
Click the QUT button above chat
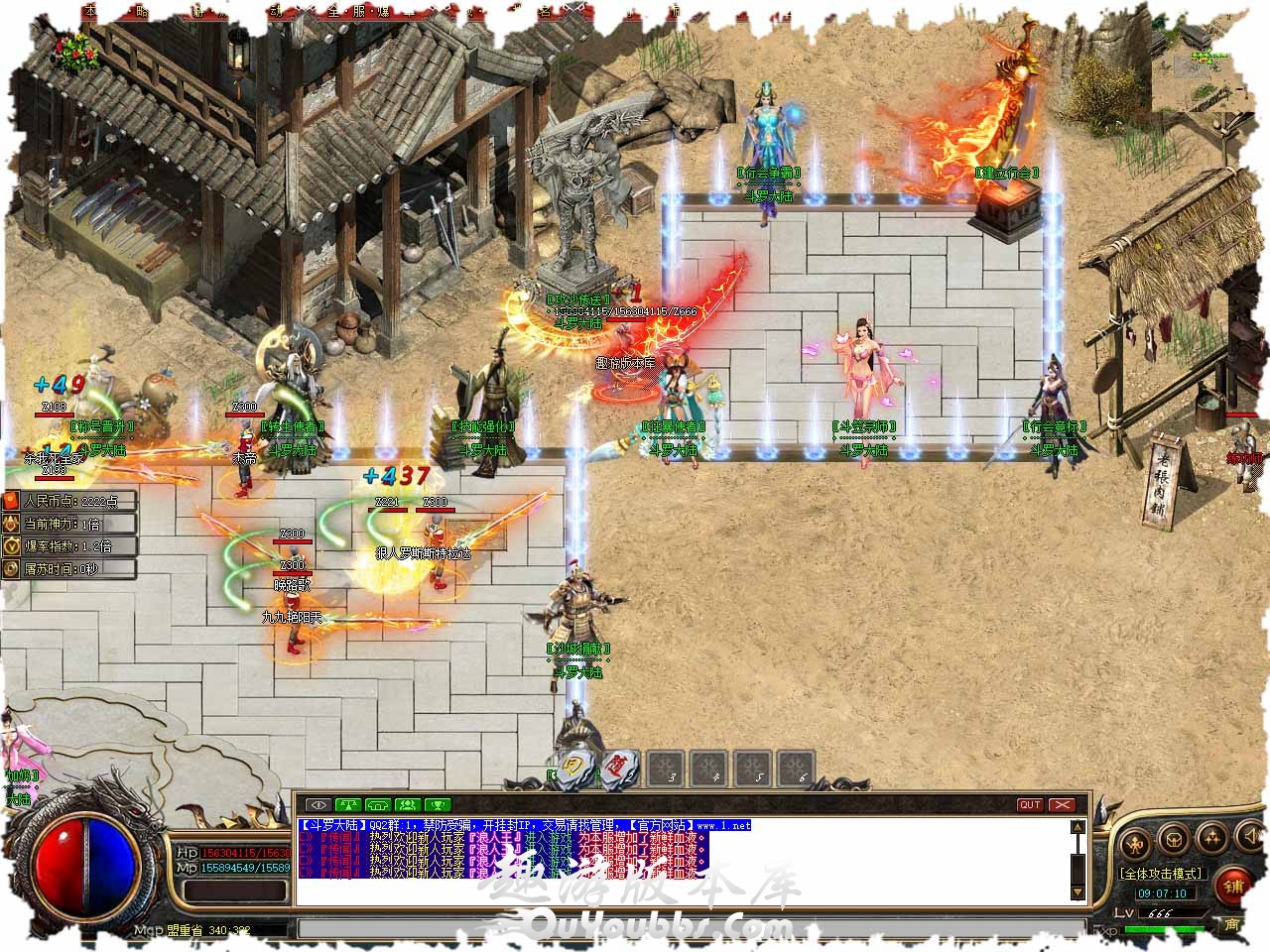point(1030,804)
